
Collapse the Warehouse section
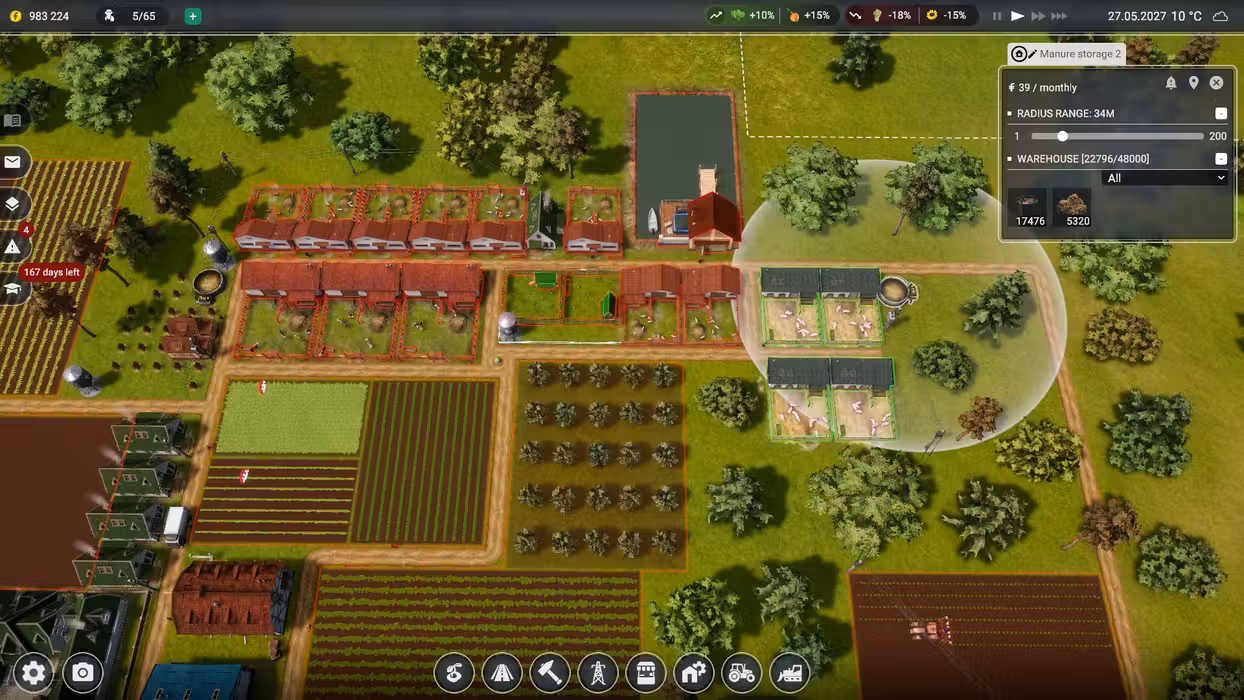(1221, 159)
